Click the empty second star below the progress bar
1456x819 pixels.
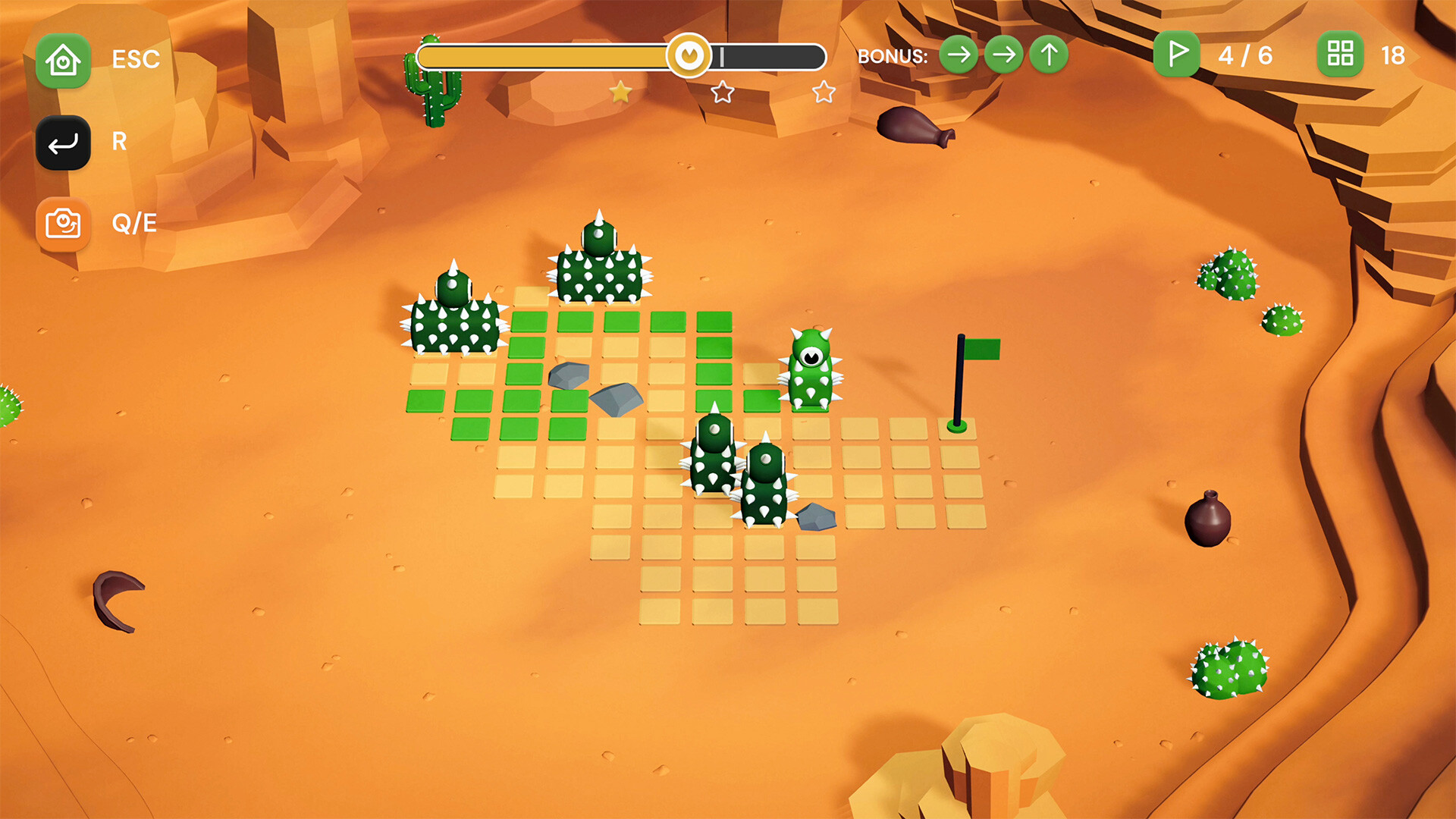point(723,91)
